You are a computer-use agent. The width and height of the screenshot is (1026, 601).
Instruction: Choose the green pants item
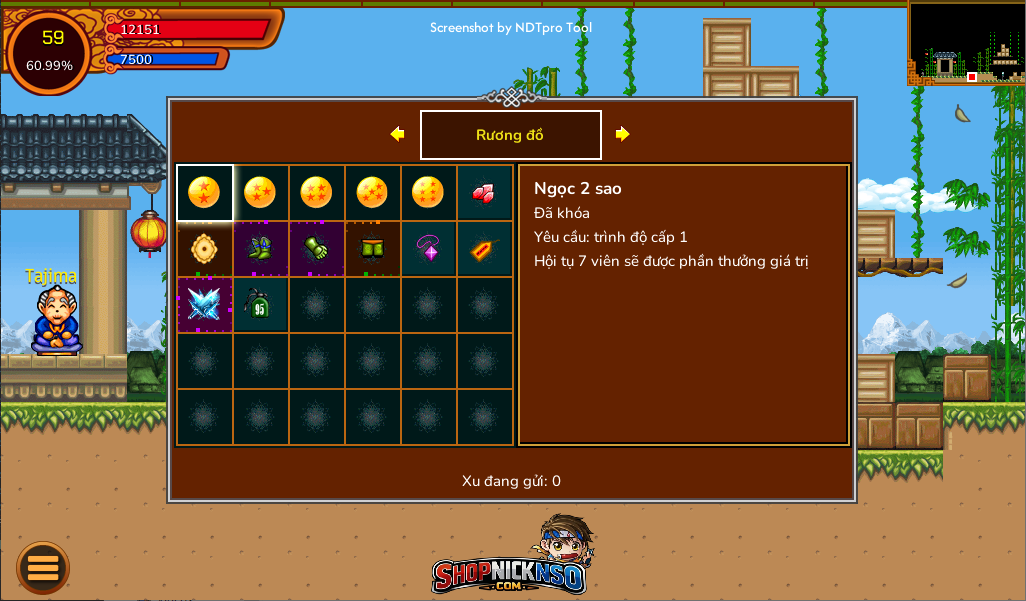click(373, 249)
